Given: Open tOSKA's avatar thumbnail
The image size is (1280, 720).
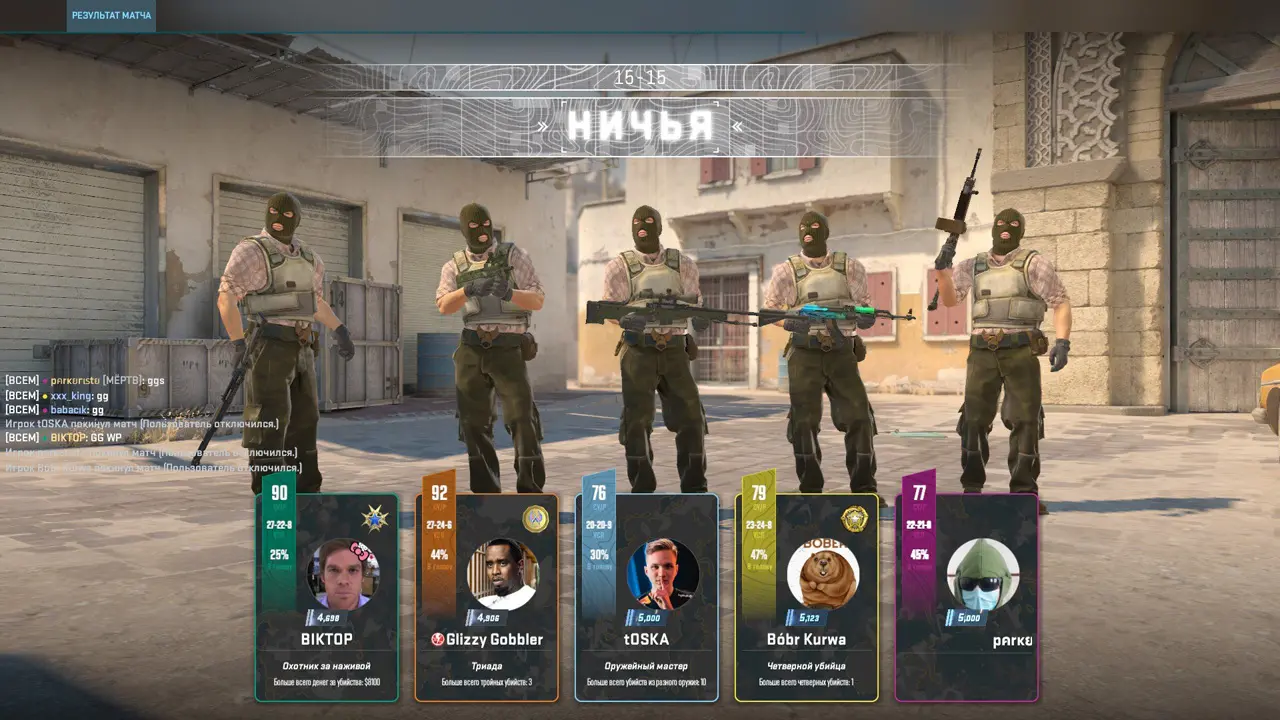Looking at the screenshot, I should pyautogui.click(x=662, y=574).
